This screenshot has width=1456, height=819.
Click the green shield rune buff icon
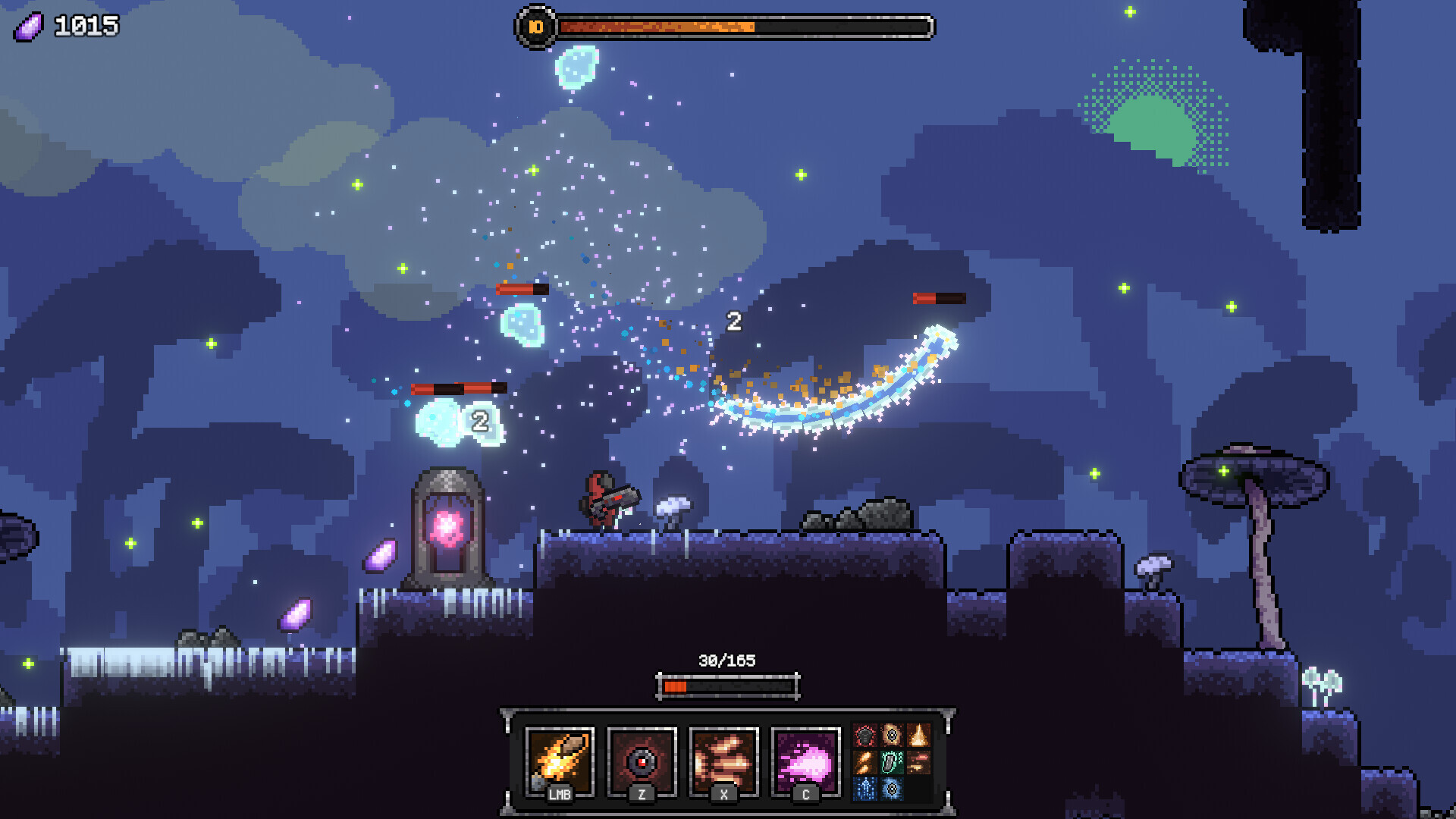(x=892, y=762)
